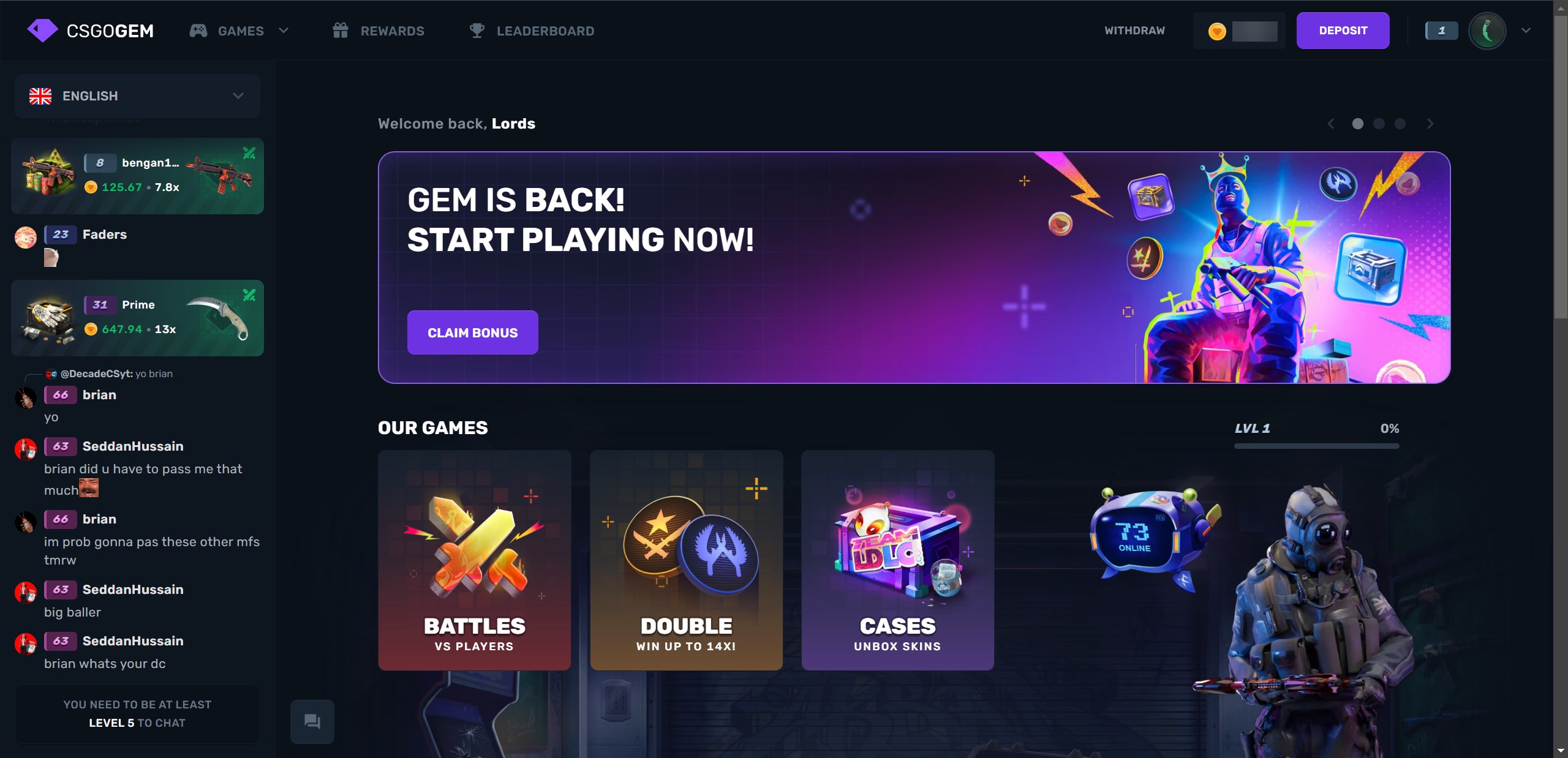Open the Games controller icon menu
This screenshot has width=1568, height=758.
[x=197, y=31]
